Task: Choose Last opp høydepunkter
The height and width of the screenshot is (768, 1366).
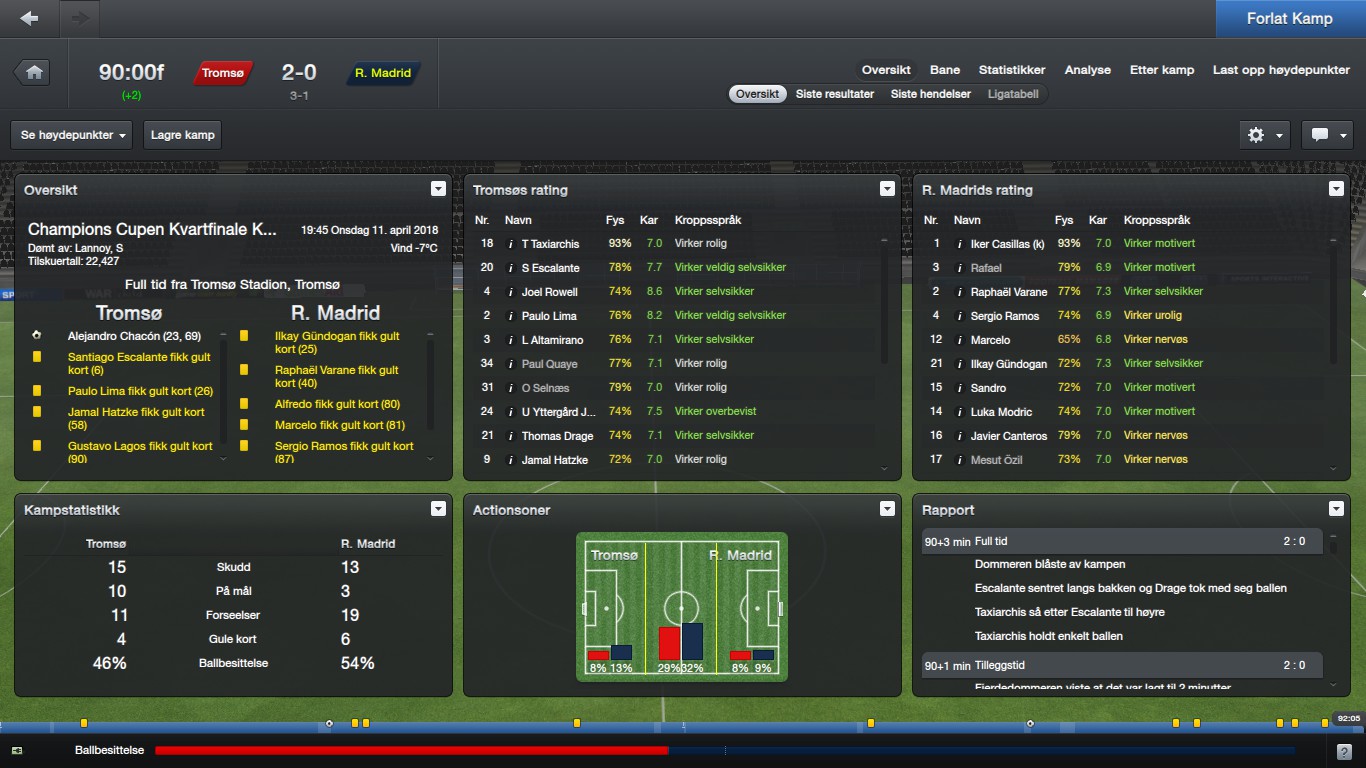Action: coord(1281,70)
